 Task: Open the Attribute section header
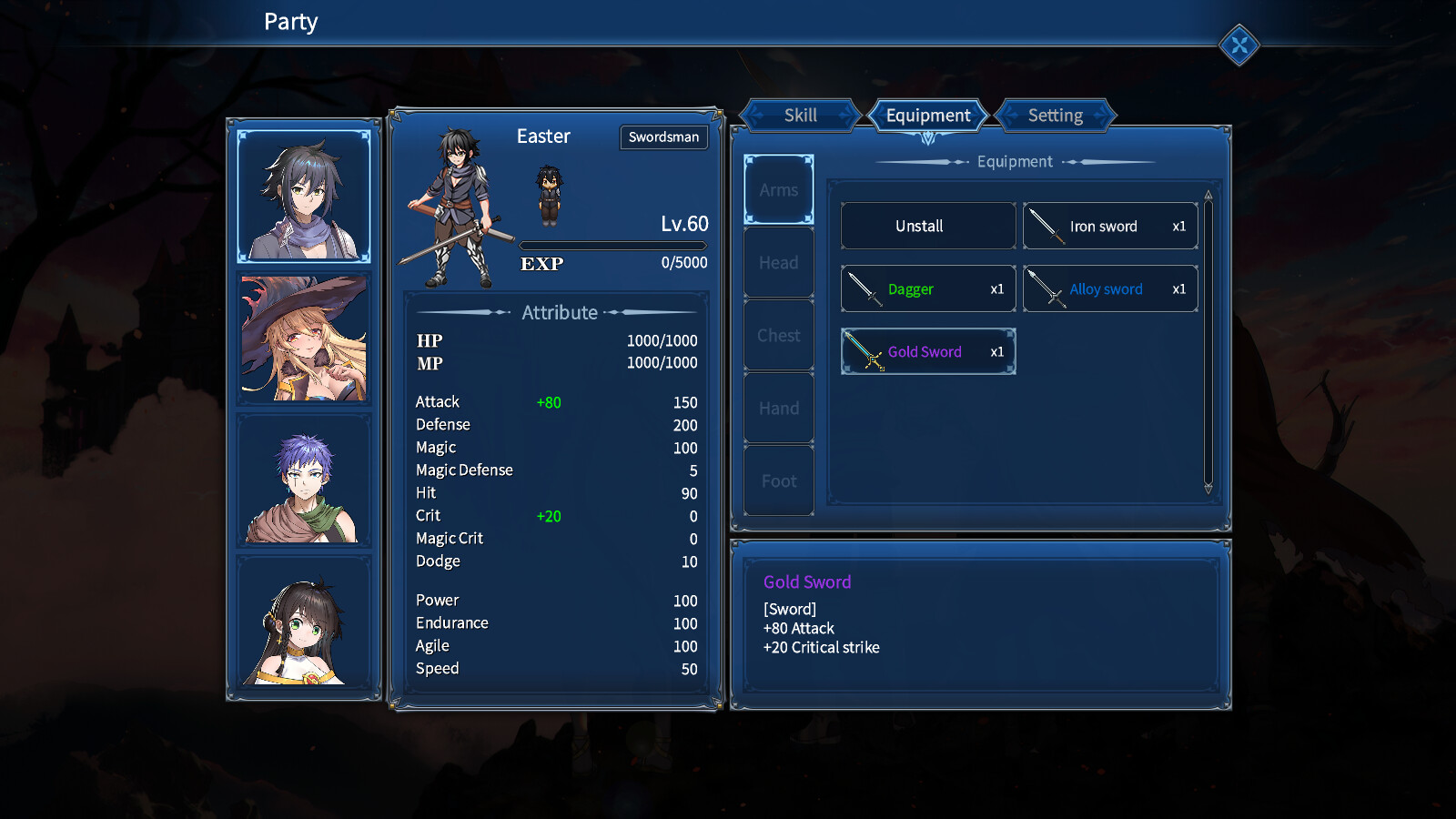click(x=558, y=312)
